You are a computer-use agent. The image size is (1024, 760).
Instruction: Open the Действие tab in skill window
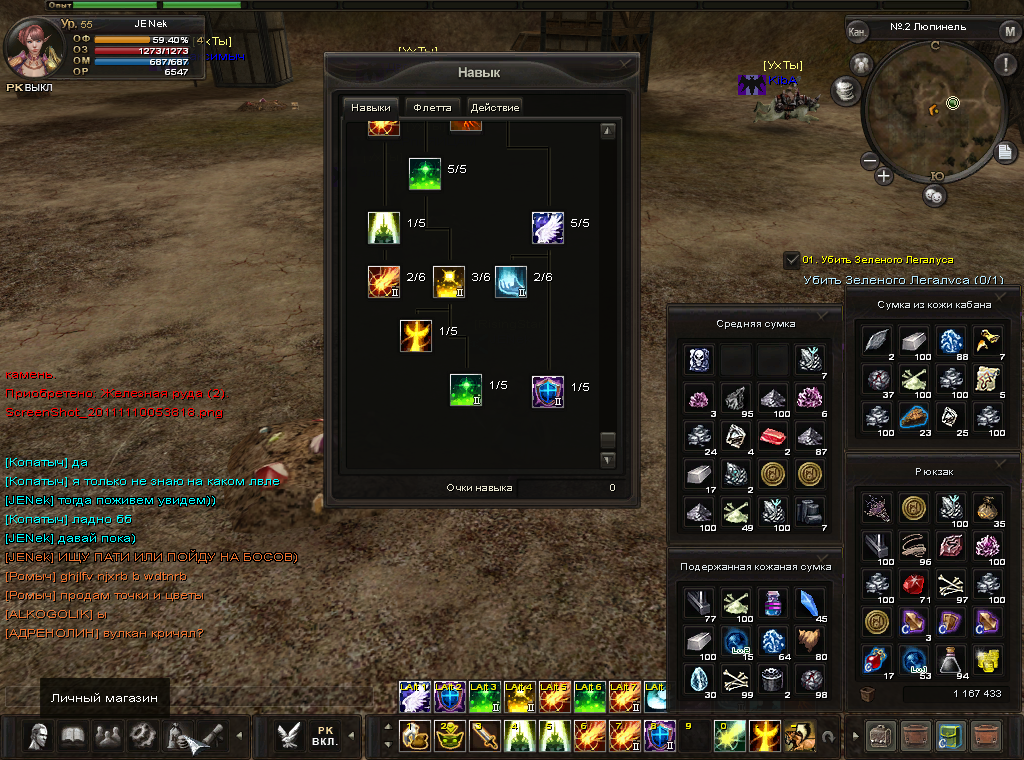tap(494, 107)
